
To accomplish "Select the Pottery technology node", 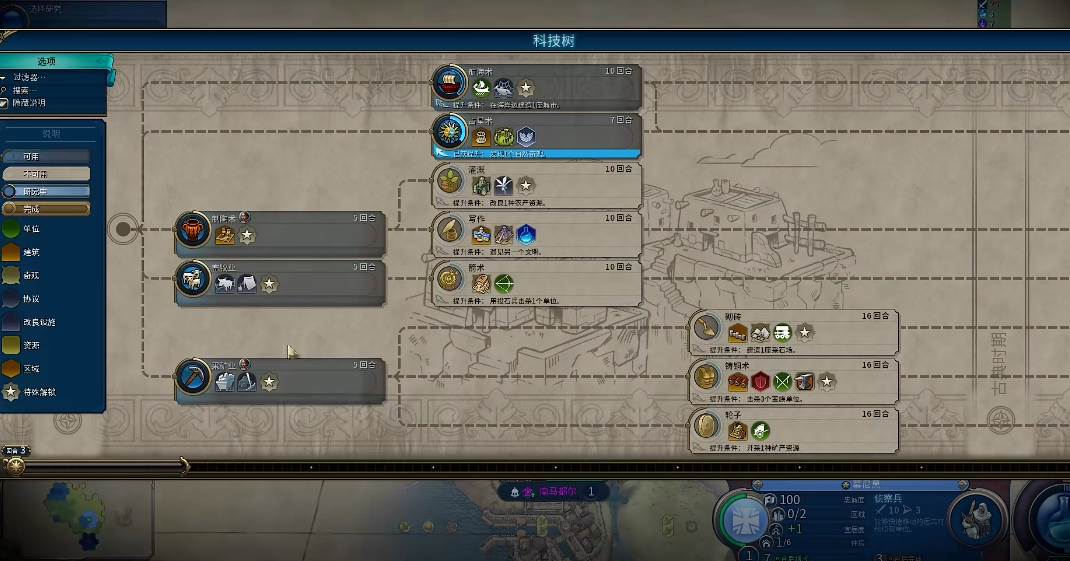I will coord(280,229).
